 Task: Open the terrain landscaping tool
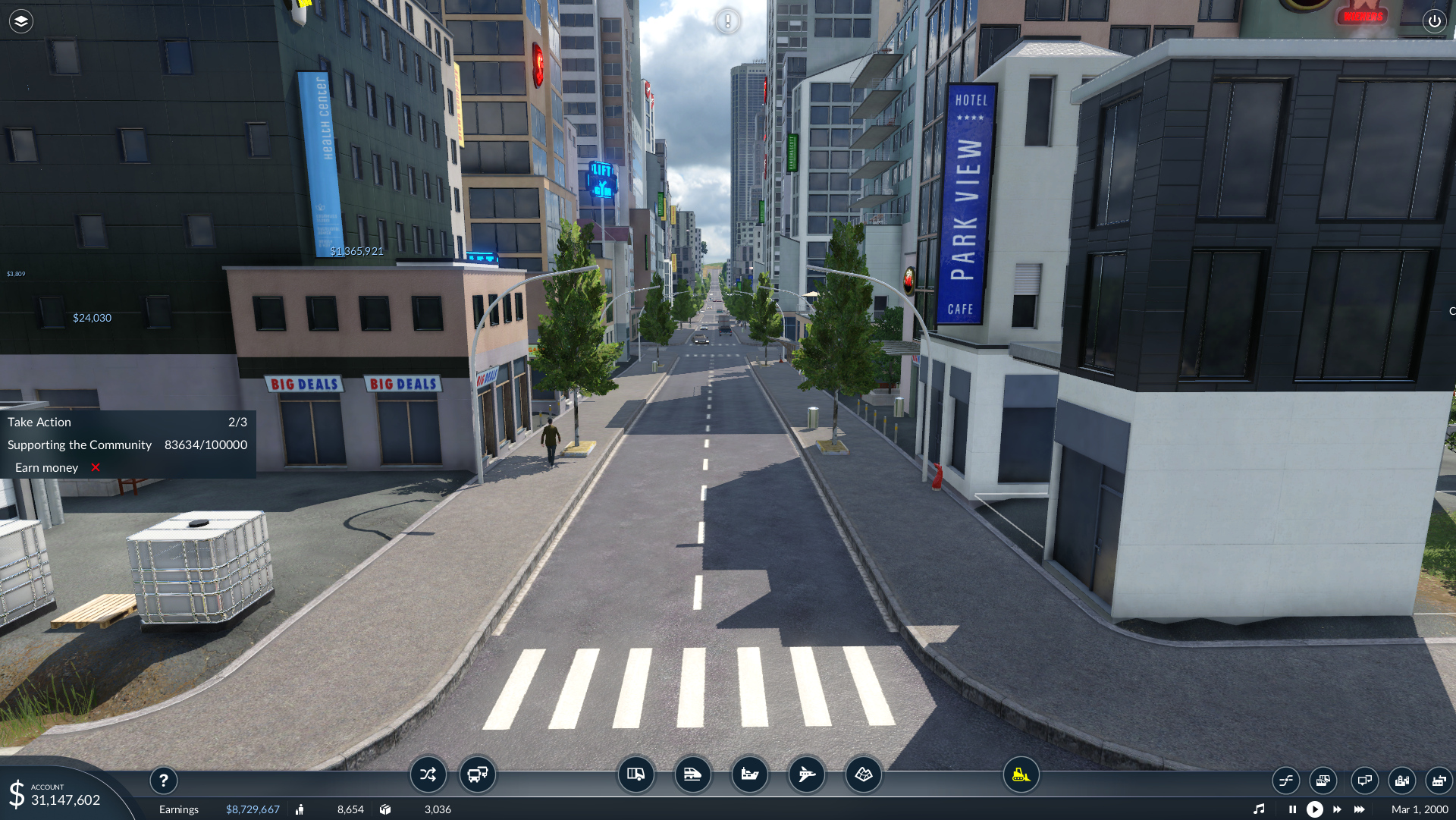(x=863, y=774)
